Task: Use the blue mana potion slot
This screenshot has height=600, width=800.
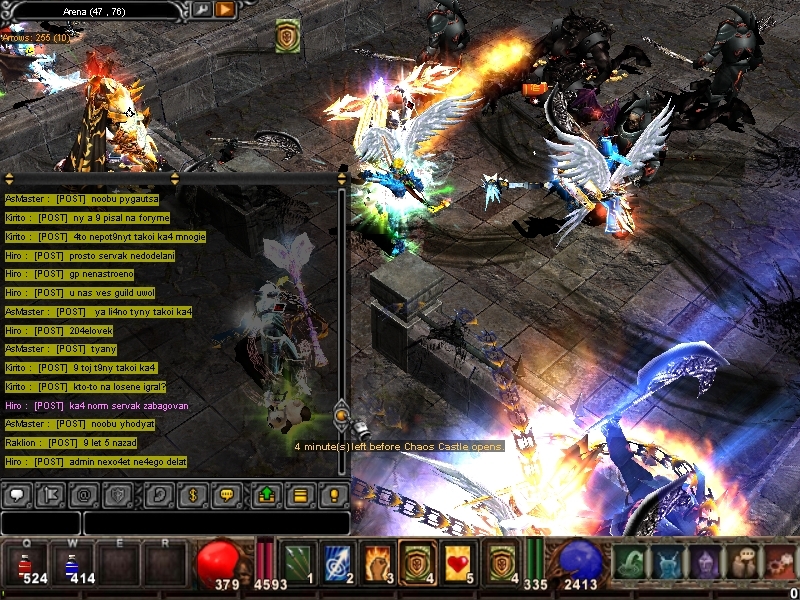Action: click(x=74, y=565)
